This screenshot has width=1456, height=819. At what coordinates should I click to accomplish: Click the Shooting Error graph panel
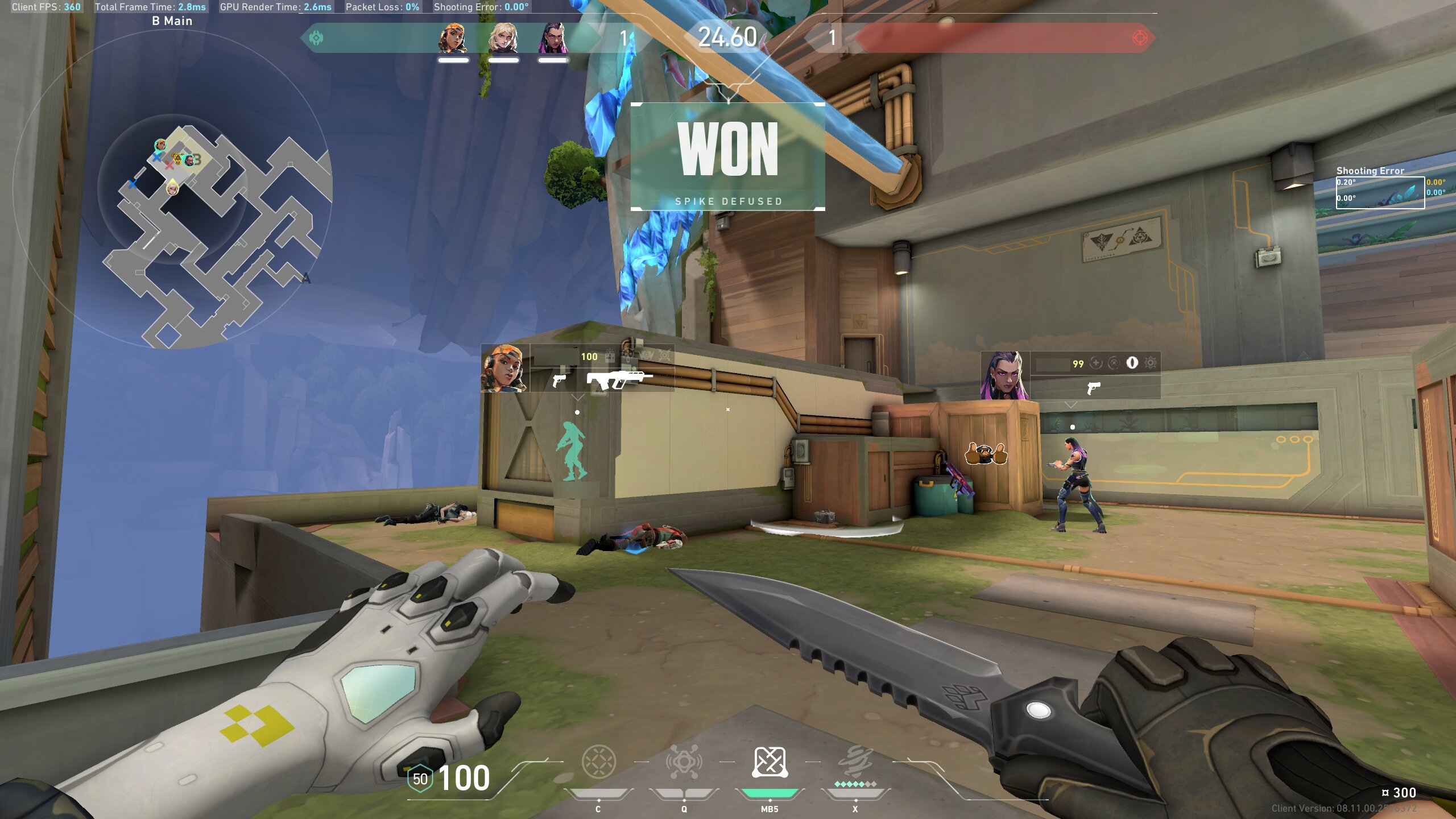click(1380, 193)
